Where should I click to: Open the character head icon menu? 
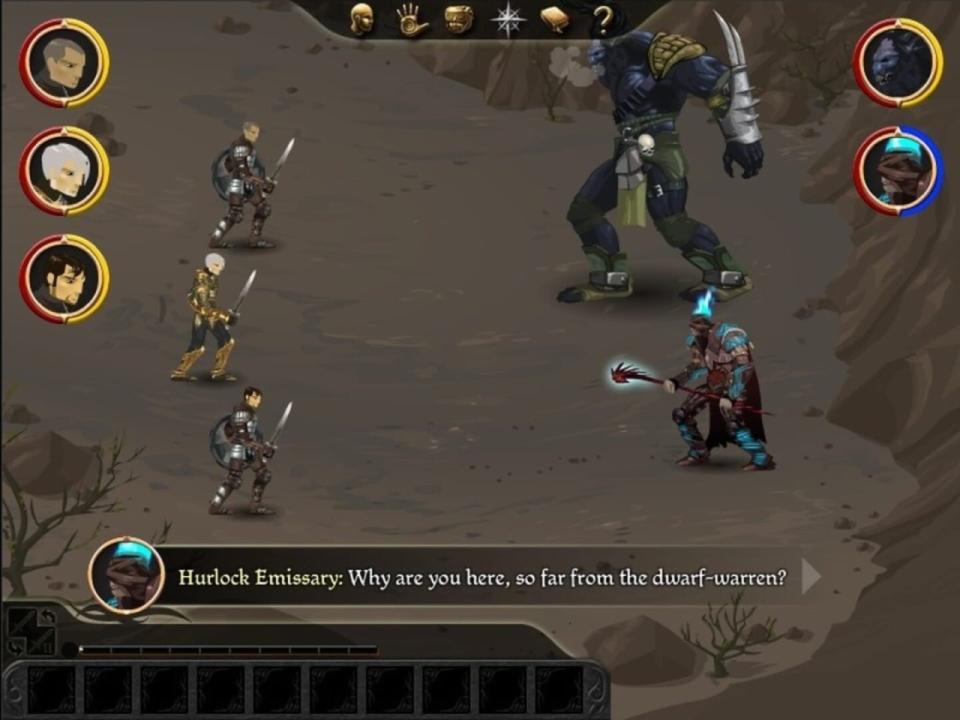[362, 19]
